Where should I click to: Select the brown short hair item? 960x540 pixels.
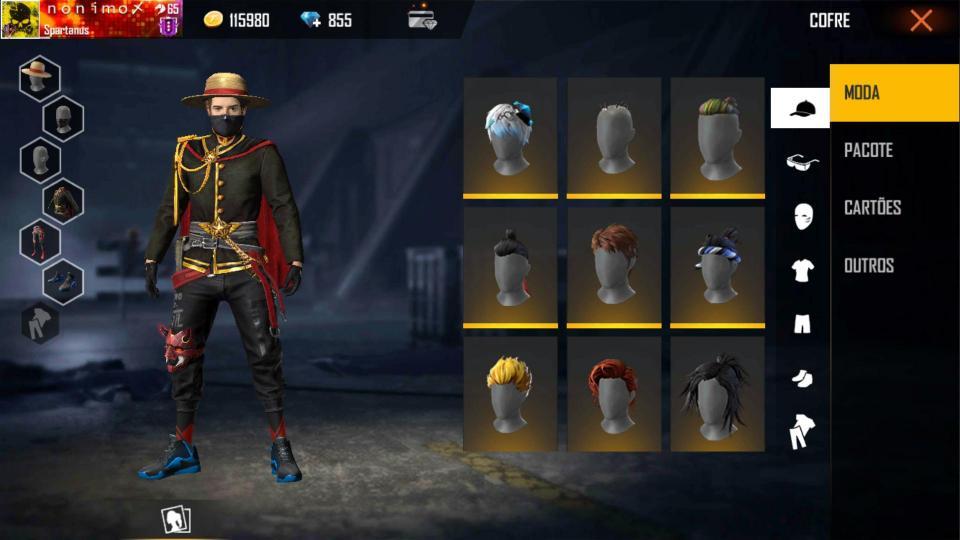614,266
